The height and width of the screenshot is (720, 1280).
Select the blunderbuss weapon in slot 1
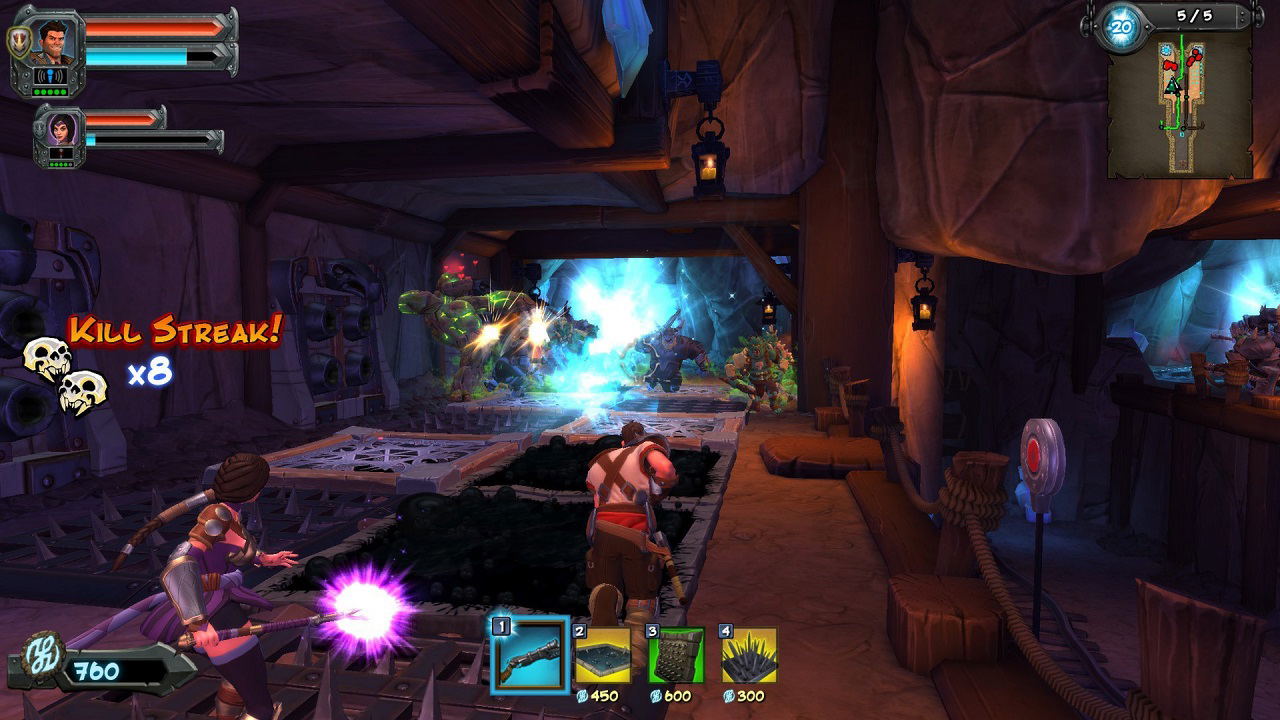[529, 655]
